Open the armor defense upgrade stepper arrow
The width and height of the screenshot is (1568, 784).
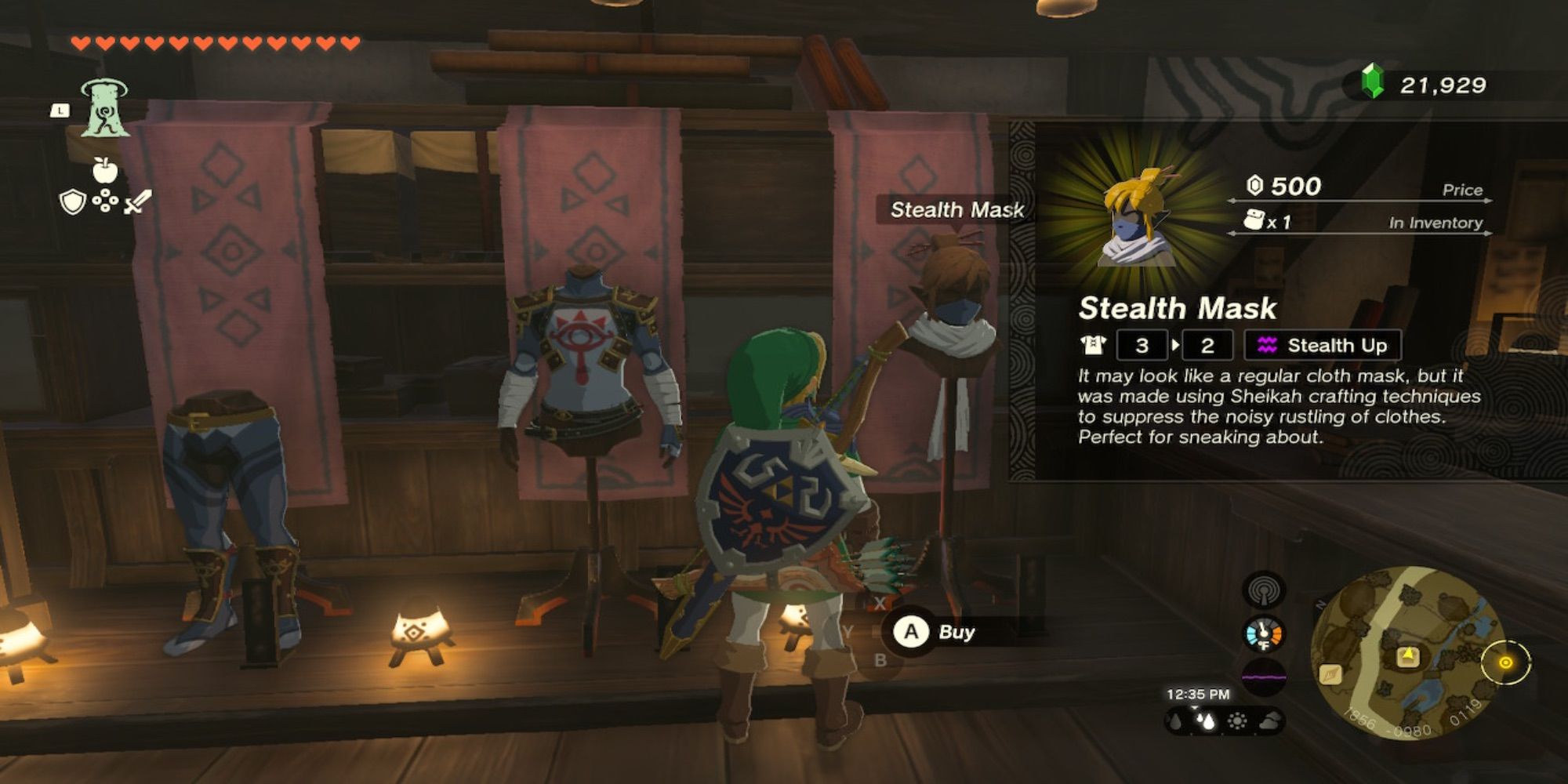1175,346
